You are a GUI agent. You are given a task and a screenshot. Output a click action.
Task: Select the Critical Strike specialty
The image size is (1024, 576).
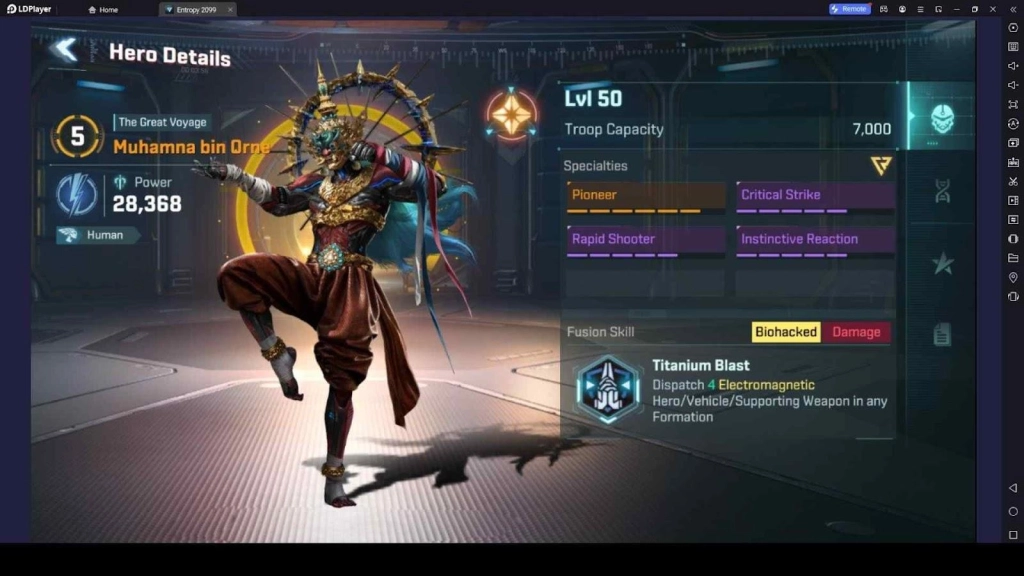point(815,196)
